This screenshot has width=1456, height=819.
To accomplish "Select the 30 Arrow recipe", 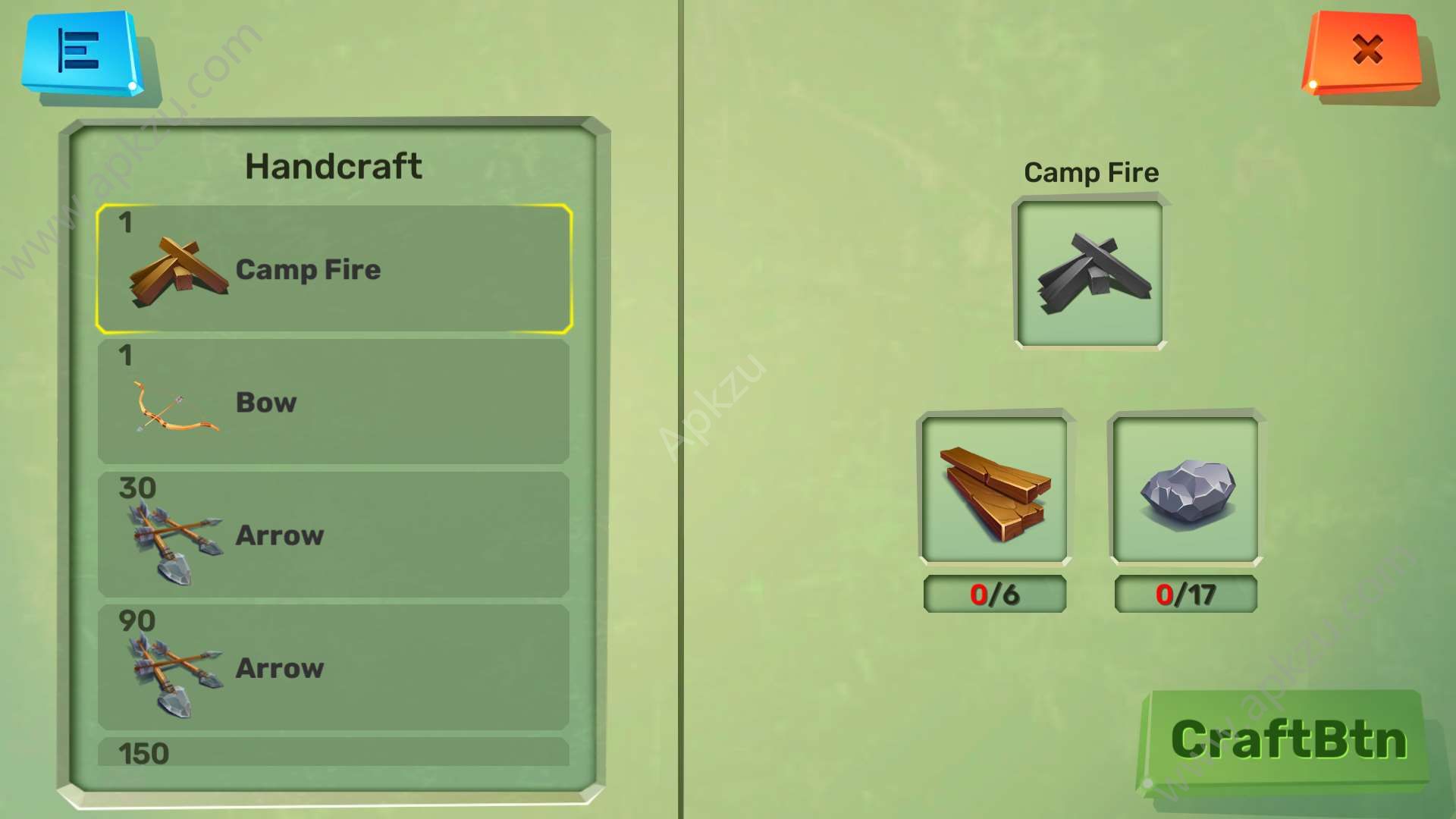I will [x=334, y=535].
